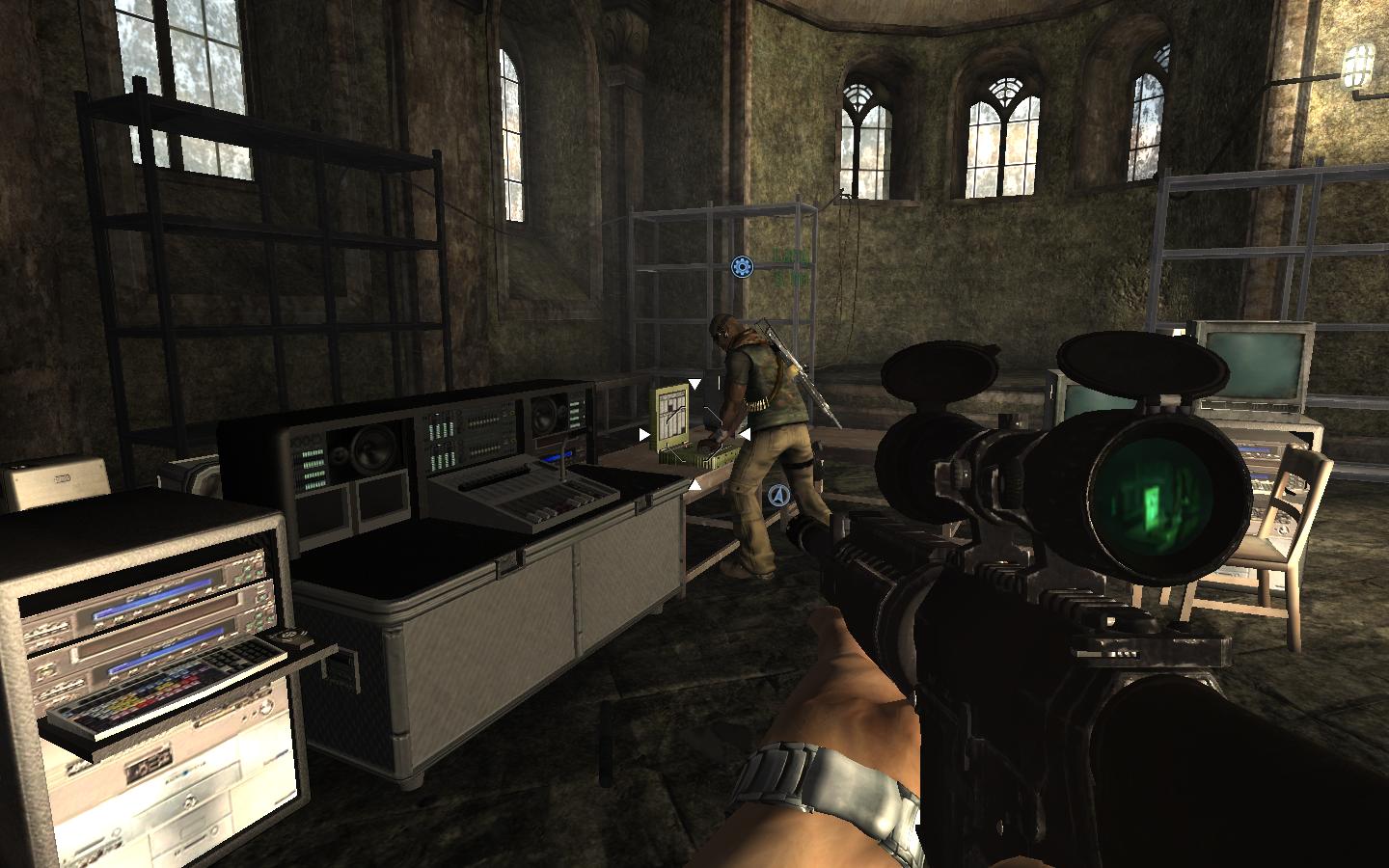Viewport: 1389px width, 868px height.
Task: Click the upward white arrow above the field radio
Action: [694, 384]
